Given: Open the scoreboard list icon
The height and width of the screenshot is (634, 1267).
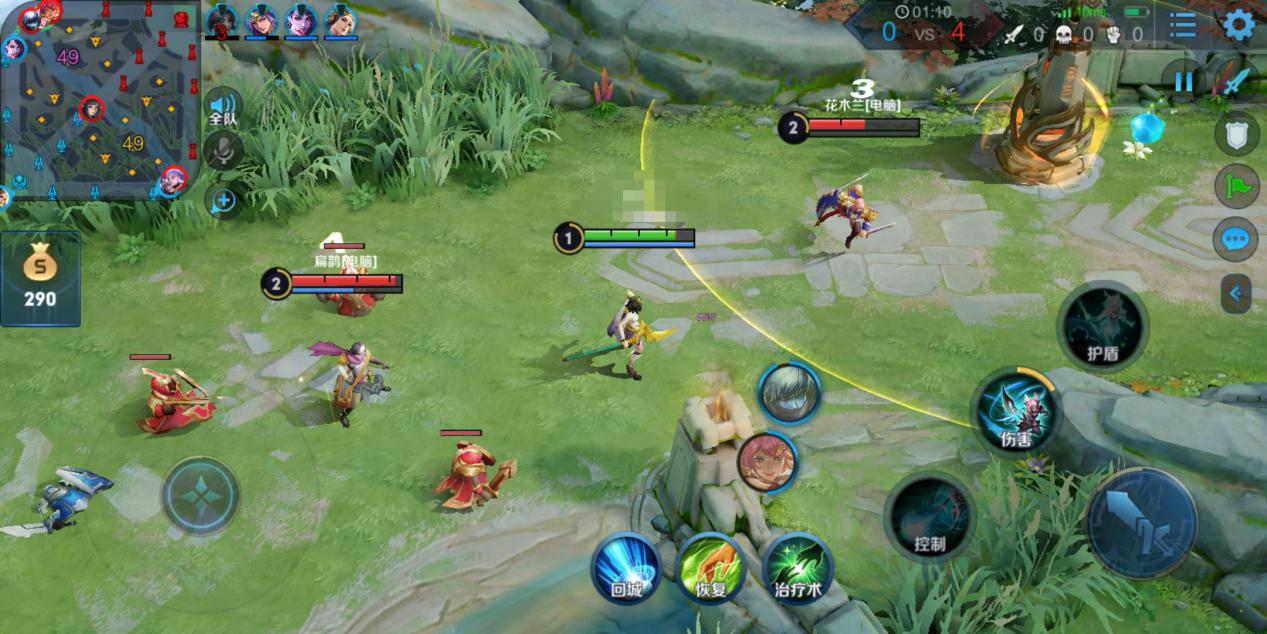Looking at the screenshot, I should coord(1183,25).
